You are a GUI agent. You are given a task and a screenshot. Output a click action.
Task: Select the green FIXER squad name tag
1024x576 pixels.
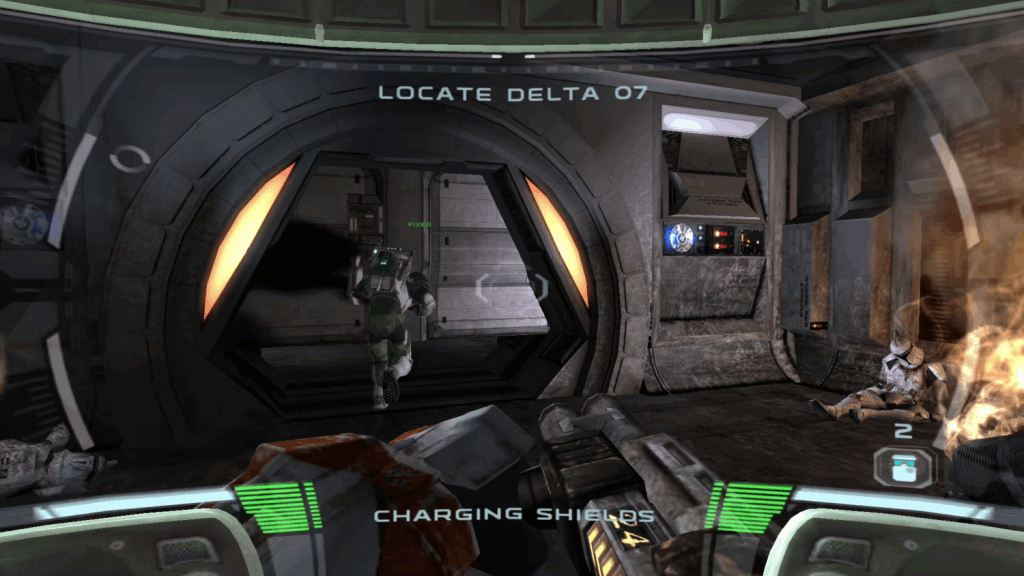(419, 225)
